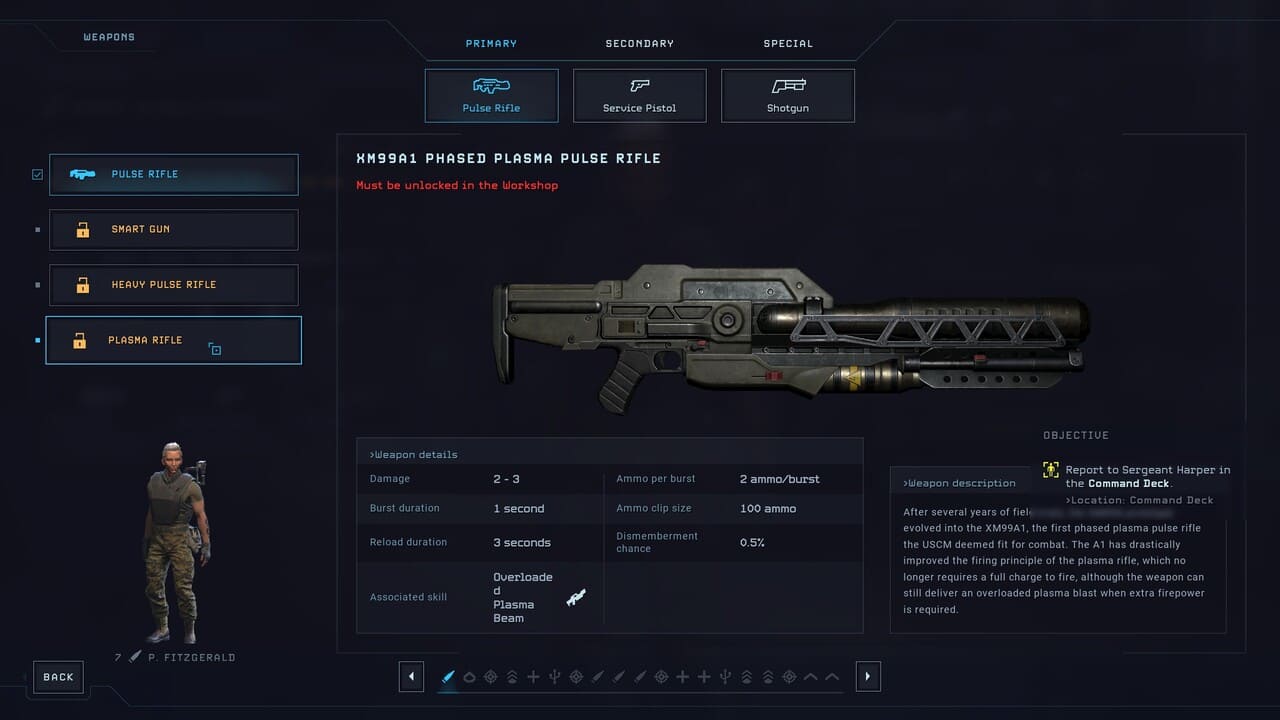Open the Special Shotgun slot

point(787,96)
